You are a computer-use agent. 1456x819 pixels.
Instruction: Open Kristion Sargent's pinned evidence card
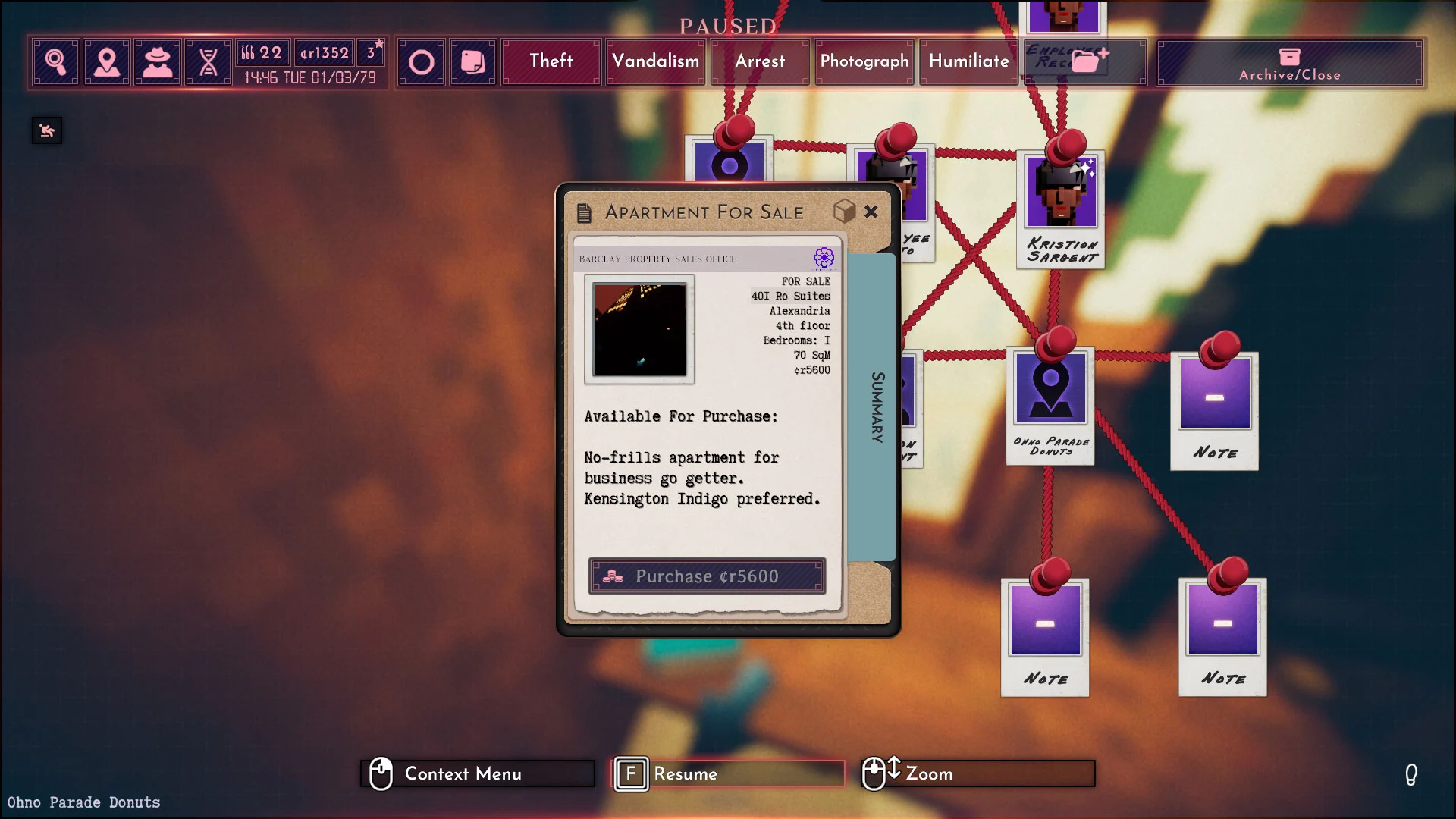[1061, 209]
